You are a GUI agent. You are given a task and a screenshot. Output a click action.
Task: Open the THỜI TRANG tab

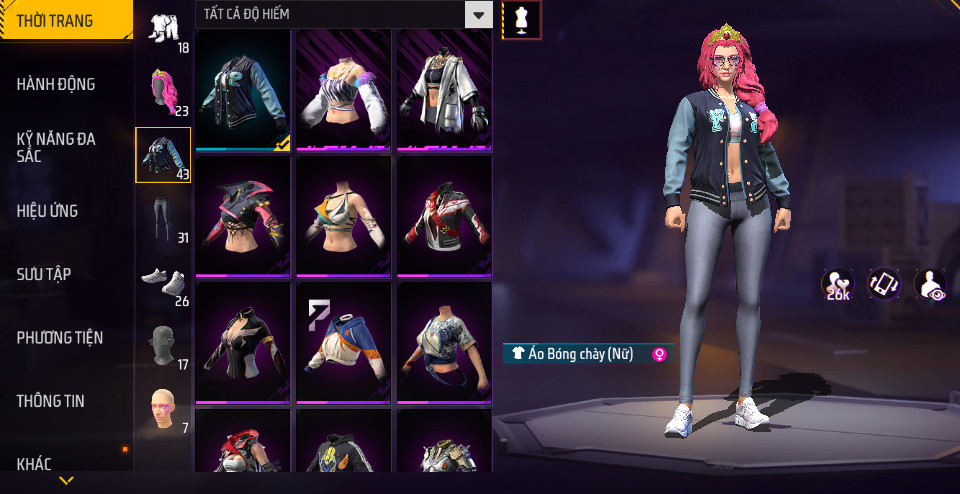(x=56, y=21)
